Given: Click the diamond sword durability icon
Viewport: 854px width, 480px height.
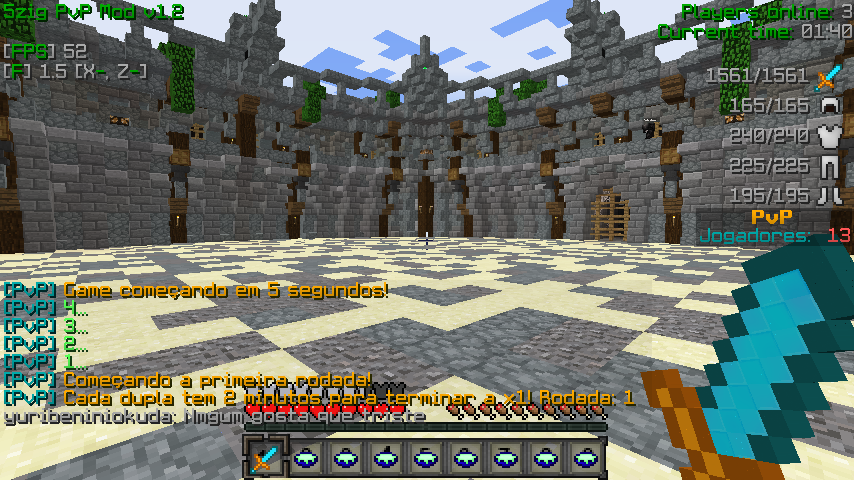Looking at the screenshot, I should point(827,76).
